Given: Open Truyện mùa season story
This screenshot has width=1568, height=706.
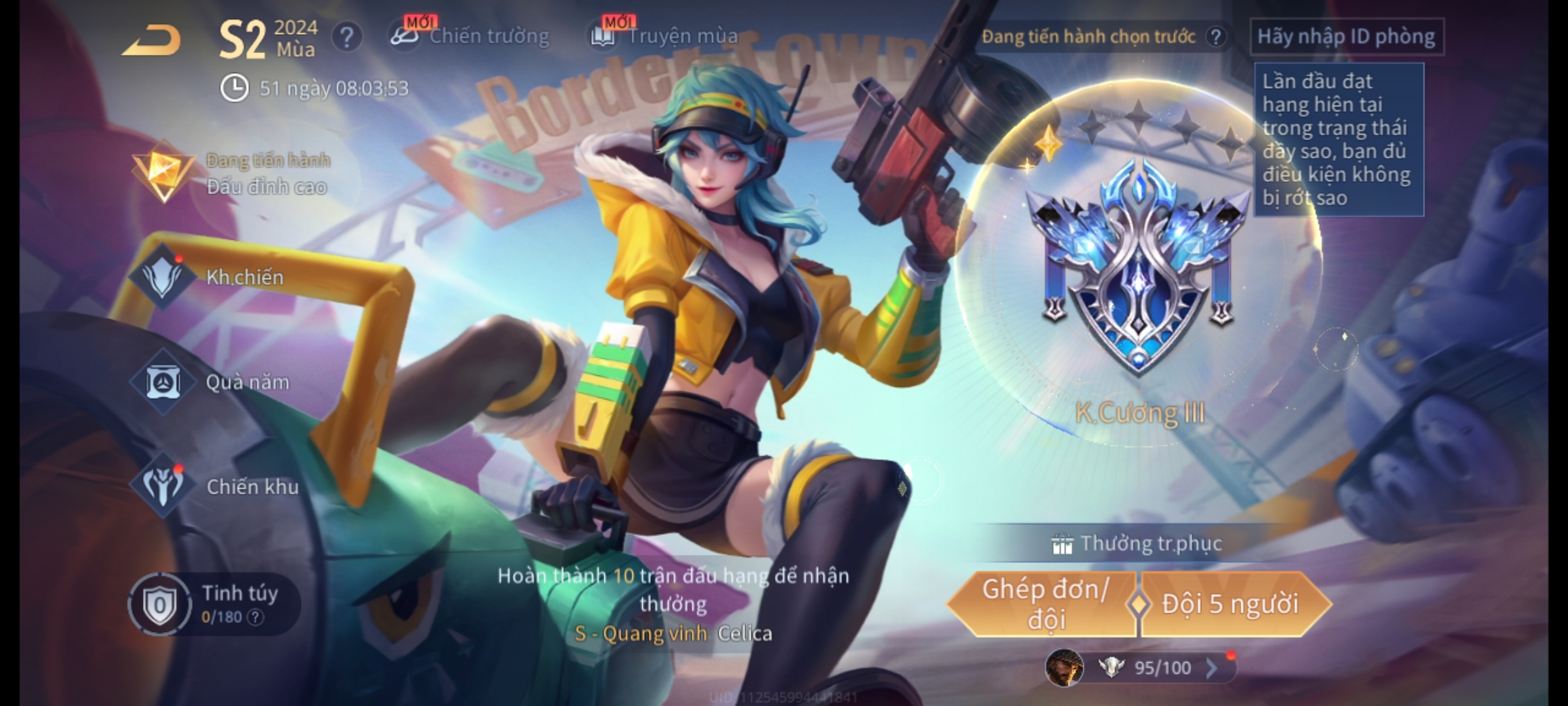Looking at the screenshot, I should (x=665, y=36).
